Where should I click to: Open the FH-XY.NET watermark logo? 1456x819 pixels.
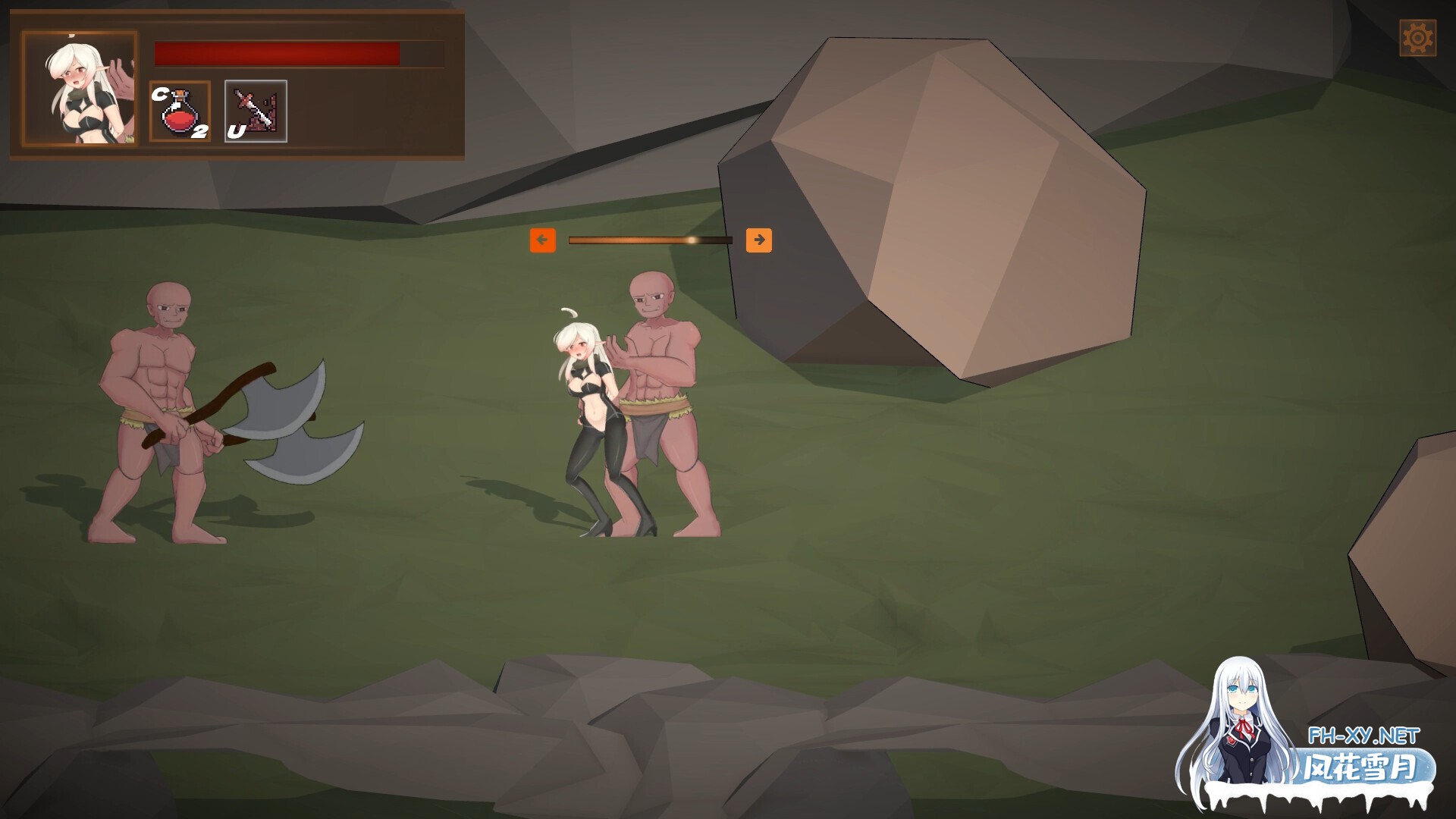click(x=1362, y=758)
